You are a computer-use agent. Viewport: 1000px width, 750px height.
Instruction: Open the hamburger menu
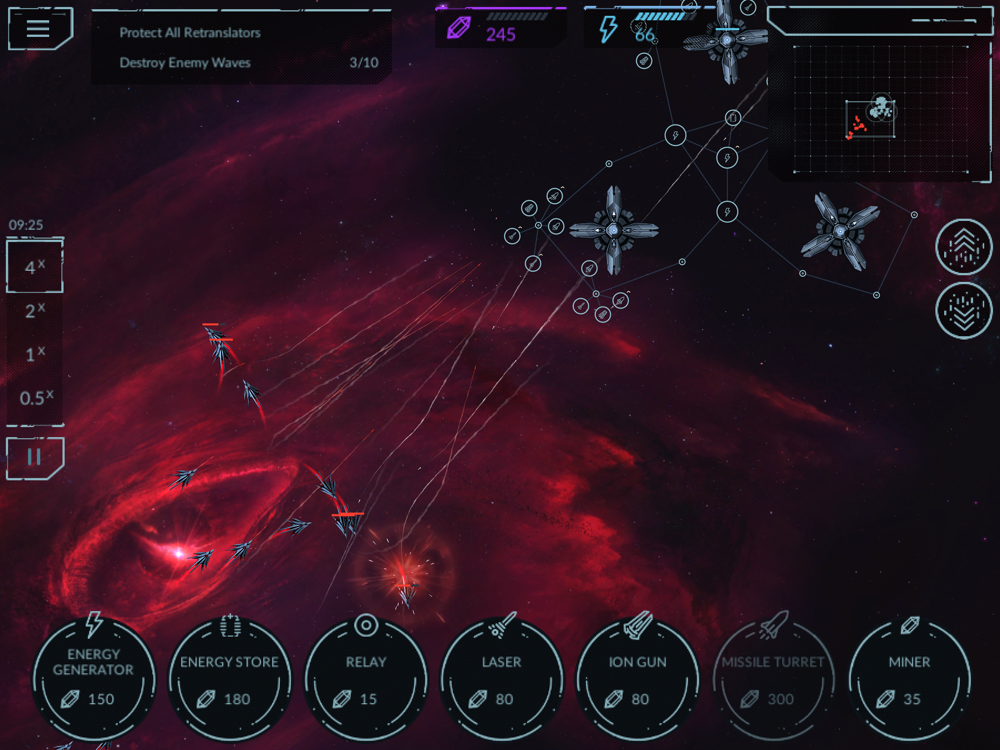[38, 28]
